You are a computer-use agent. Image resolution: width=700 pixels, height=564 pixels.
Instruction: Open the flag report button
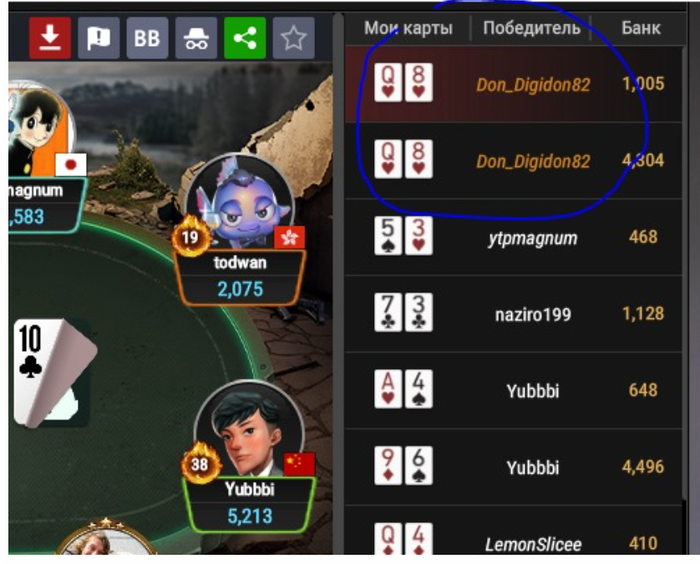[98, 38]
